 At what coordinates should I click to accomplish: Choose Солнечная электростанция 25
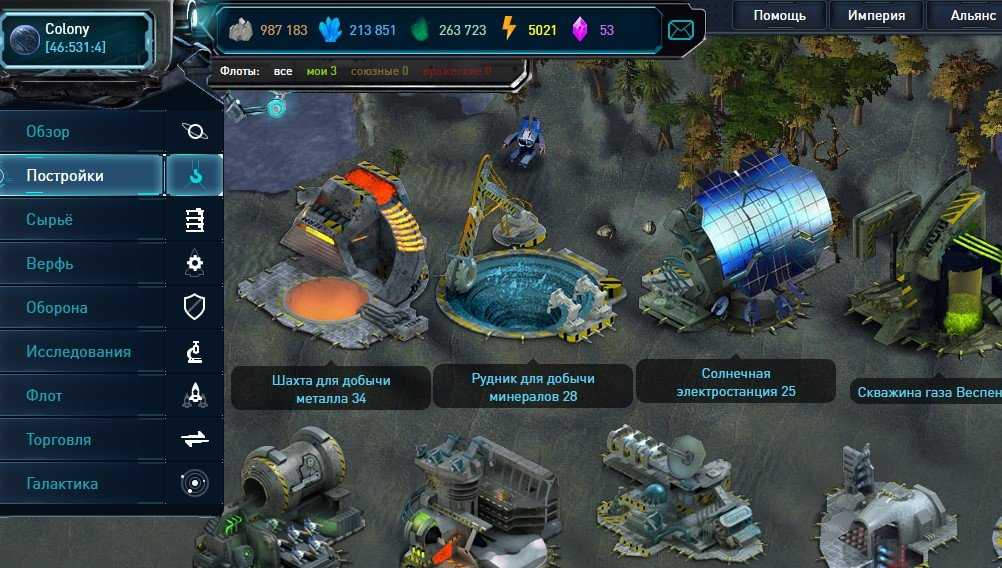[735, 382]
